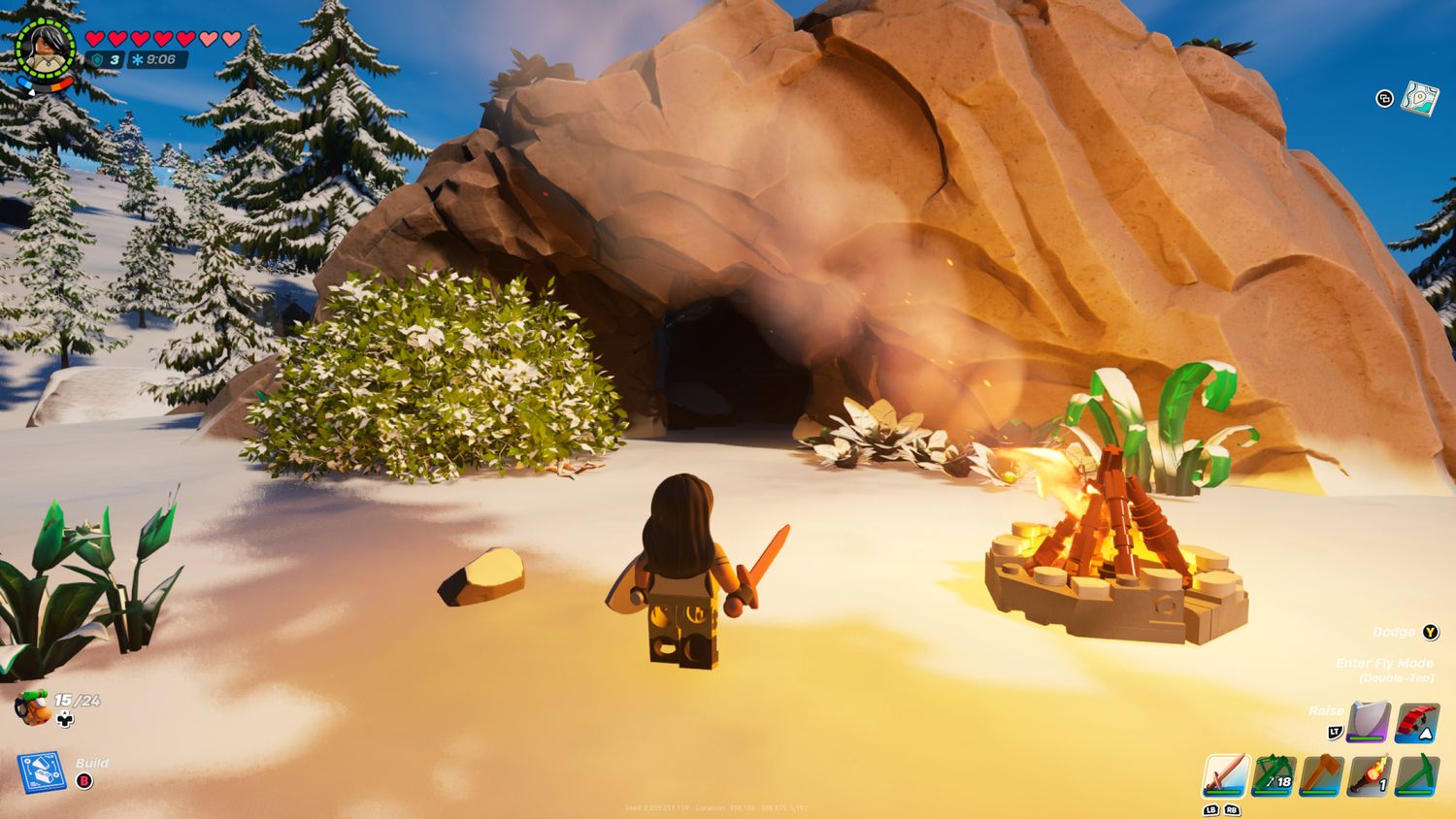Open the map icon
The image size is (1456, 819).
[x=1419, y=98]
